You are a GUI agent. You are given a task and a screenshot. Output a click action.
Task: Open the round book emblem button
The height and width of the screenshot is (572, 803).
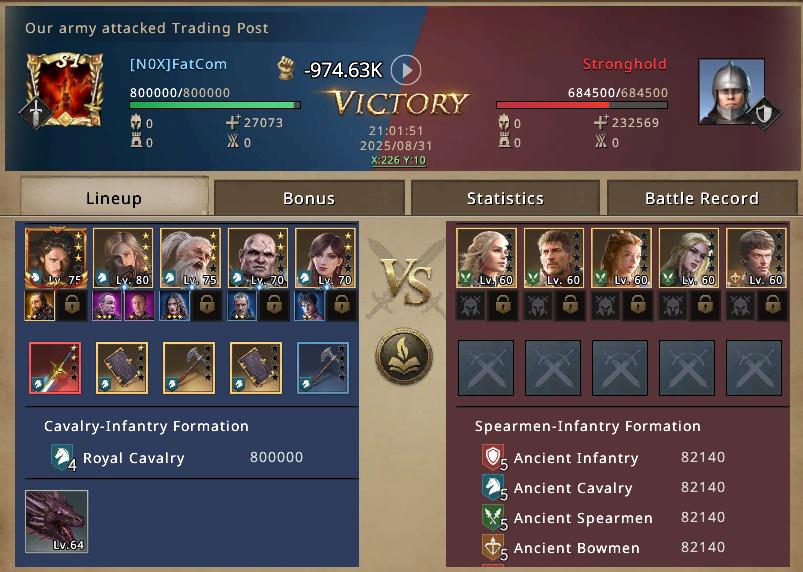click(404, 356)
